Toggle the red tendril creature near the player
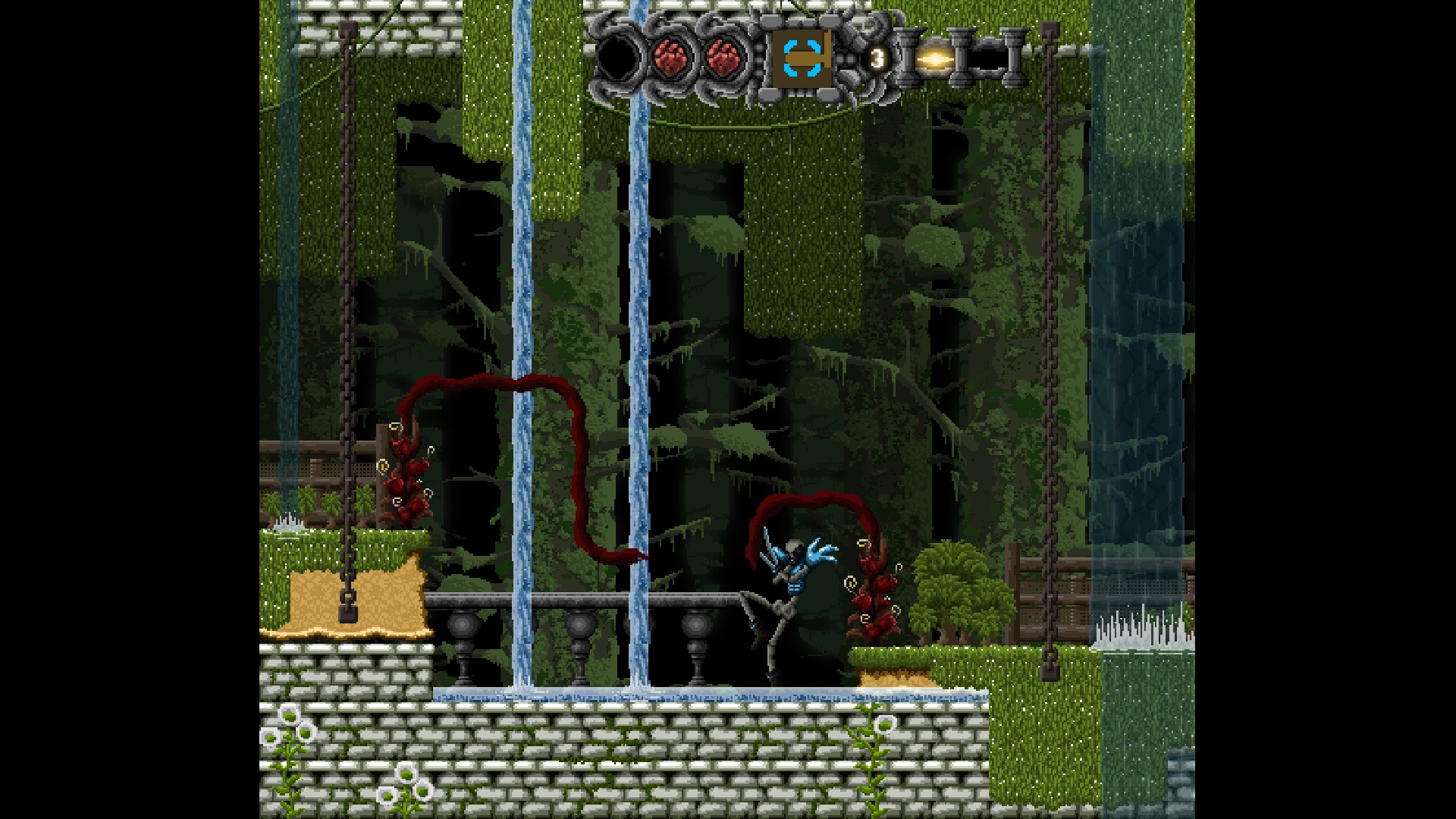This screenshot has width=1456, height=819. [x=872, y=599]
